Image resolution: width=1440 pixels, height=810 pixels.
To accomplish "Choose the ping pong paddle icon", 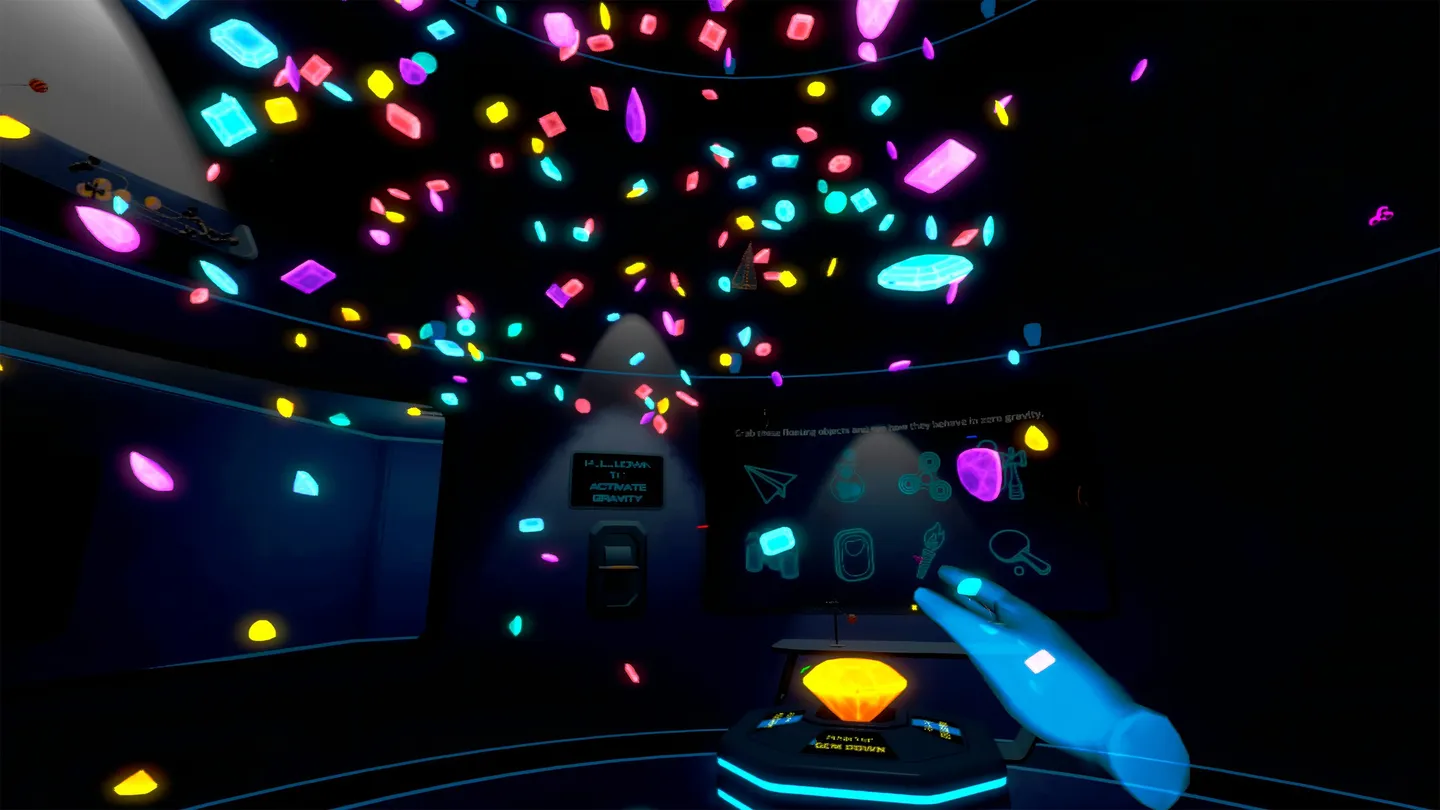I will 1020,553.
